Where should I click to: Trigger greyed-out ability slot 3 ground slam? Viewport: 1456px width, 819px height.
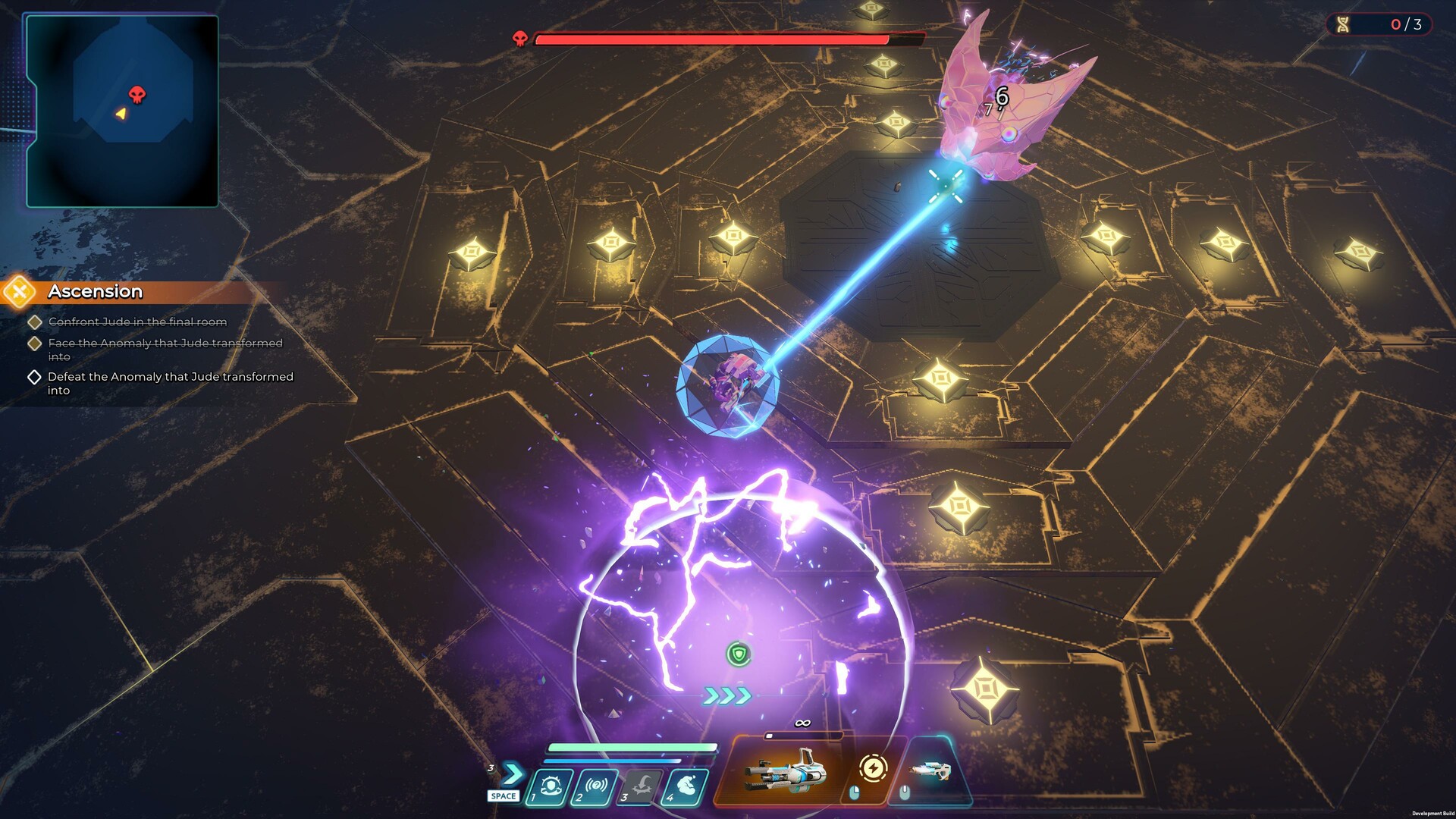click(642, 787)
